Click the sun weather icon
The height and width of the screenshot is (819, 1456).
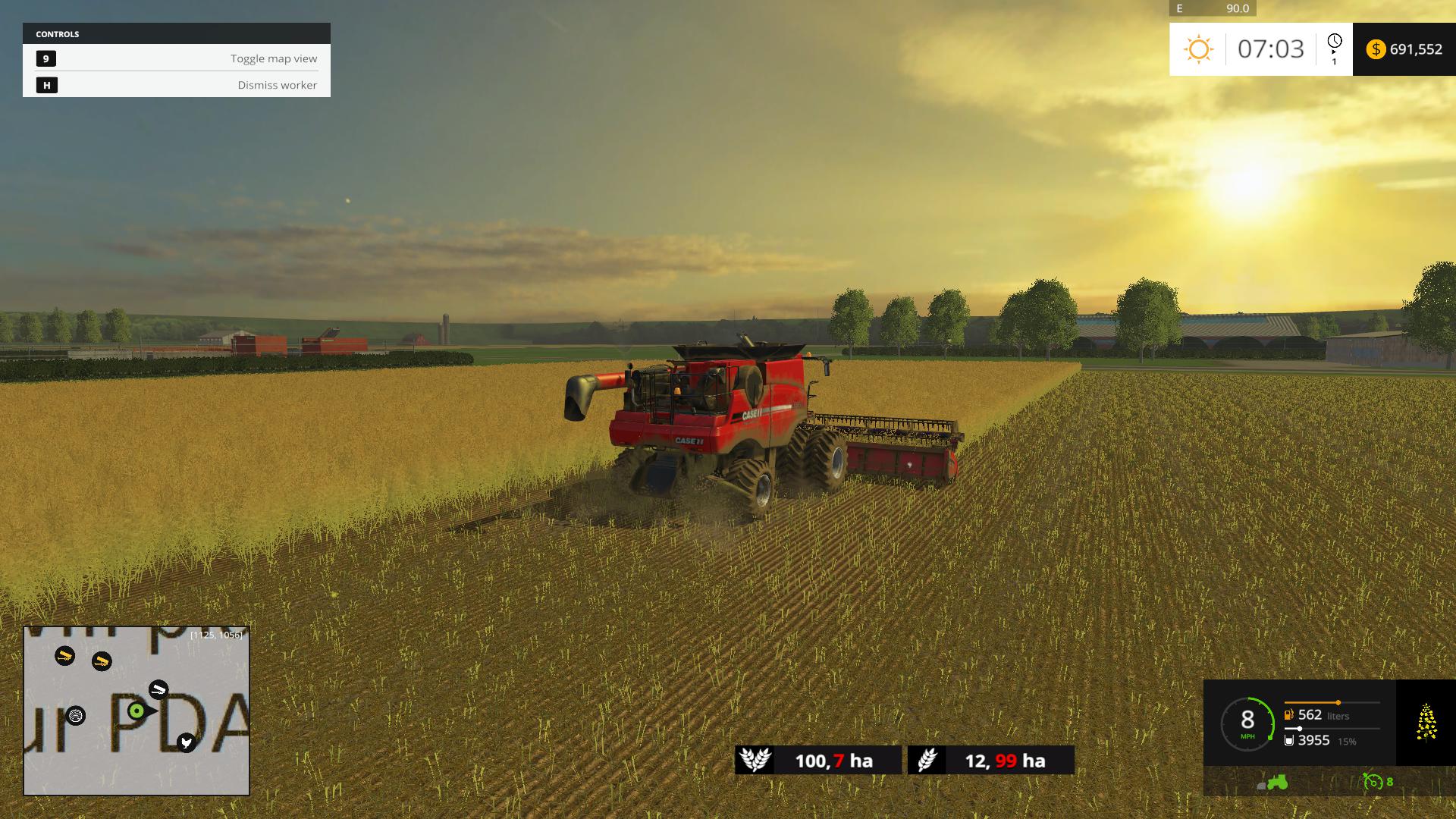(x=1198, y=49)
